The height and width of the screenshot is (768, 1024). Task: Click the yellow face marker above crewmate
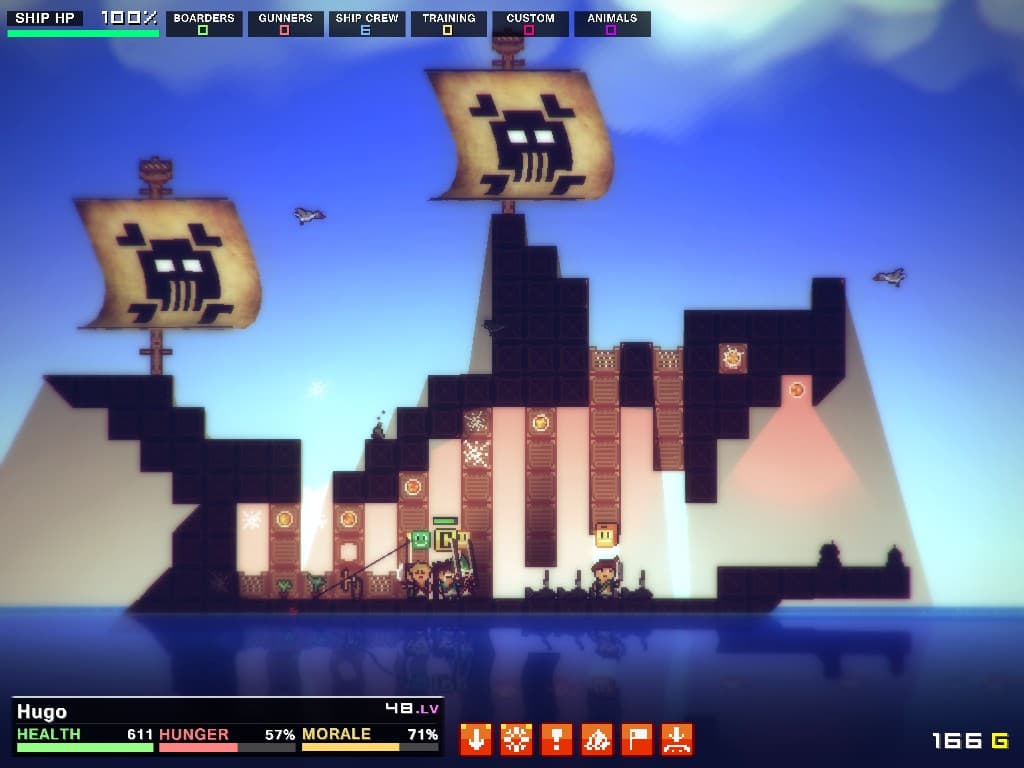(605, 535)
